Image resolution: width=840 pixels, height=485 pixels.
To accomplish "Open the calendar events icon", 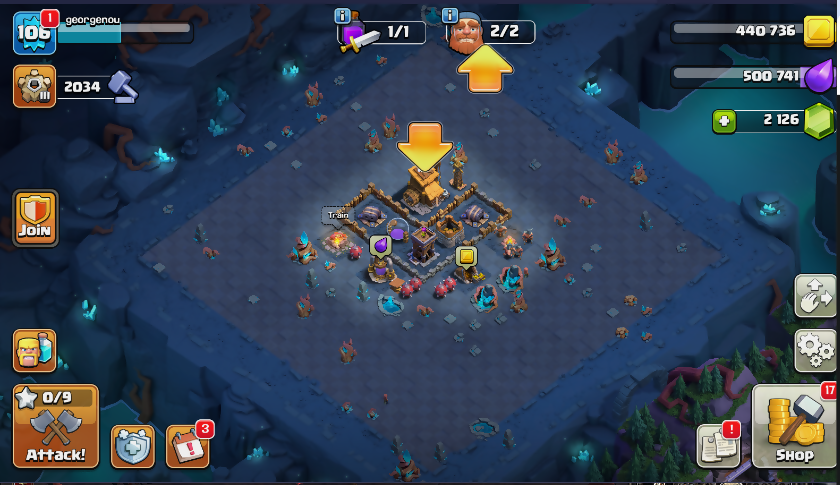I will pos(187,446).
